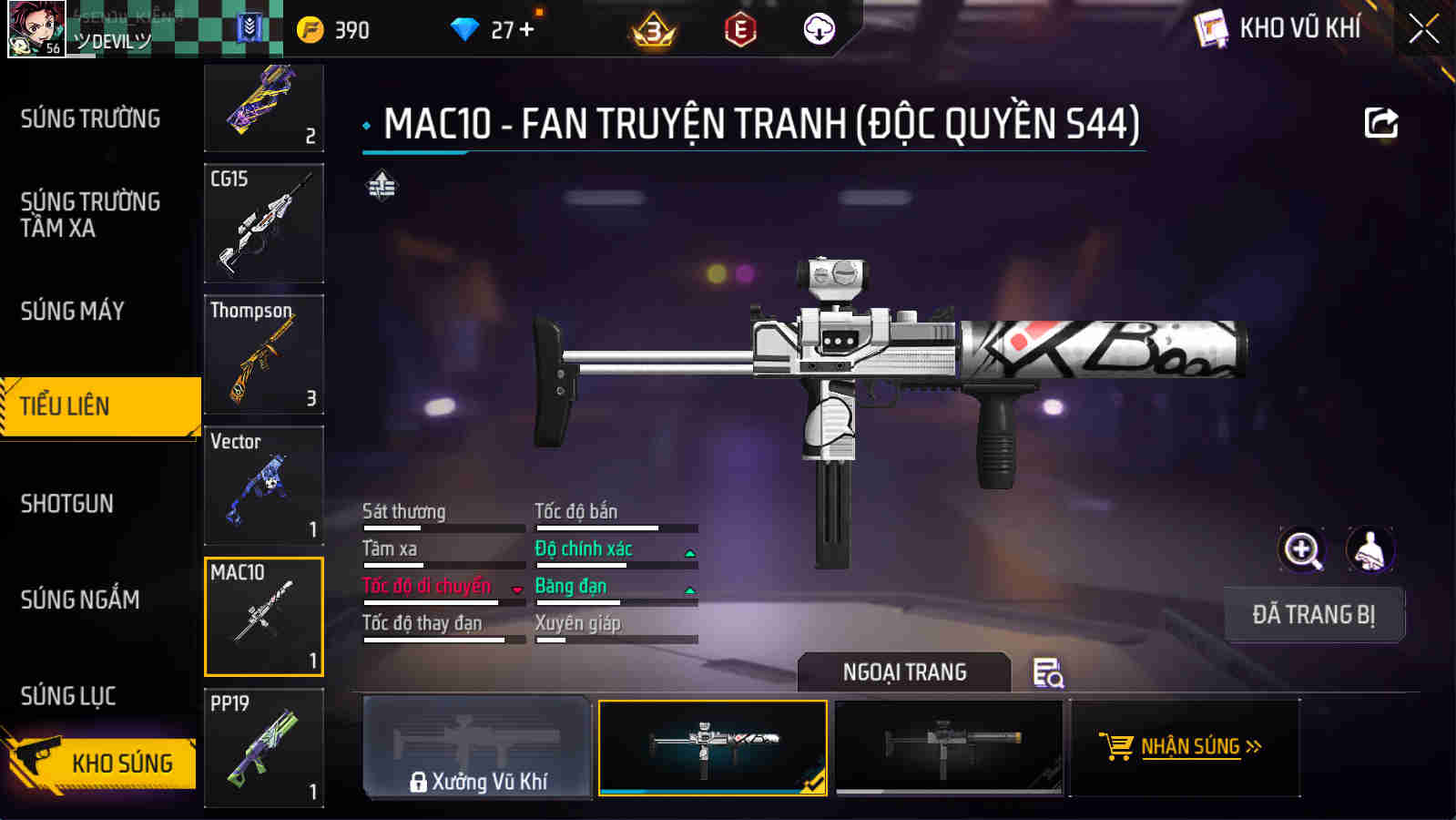Click the Đã Trang Bị button
The width and height of the screenshot is (1456, 820).
tap(1313, 615)
